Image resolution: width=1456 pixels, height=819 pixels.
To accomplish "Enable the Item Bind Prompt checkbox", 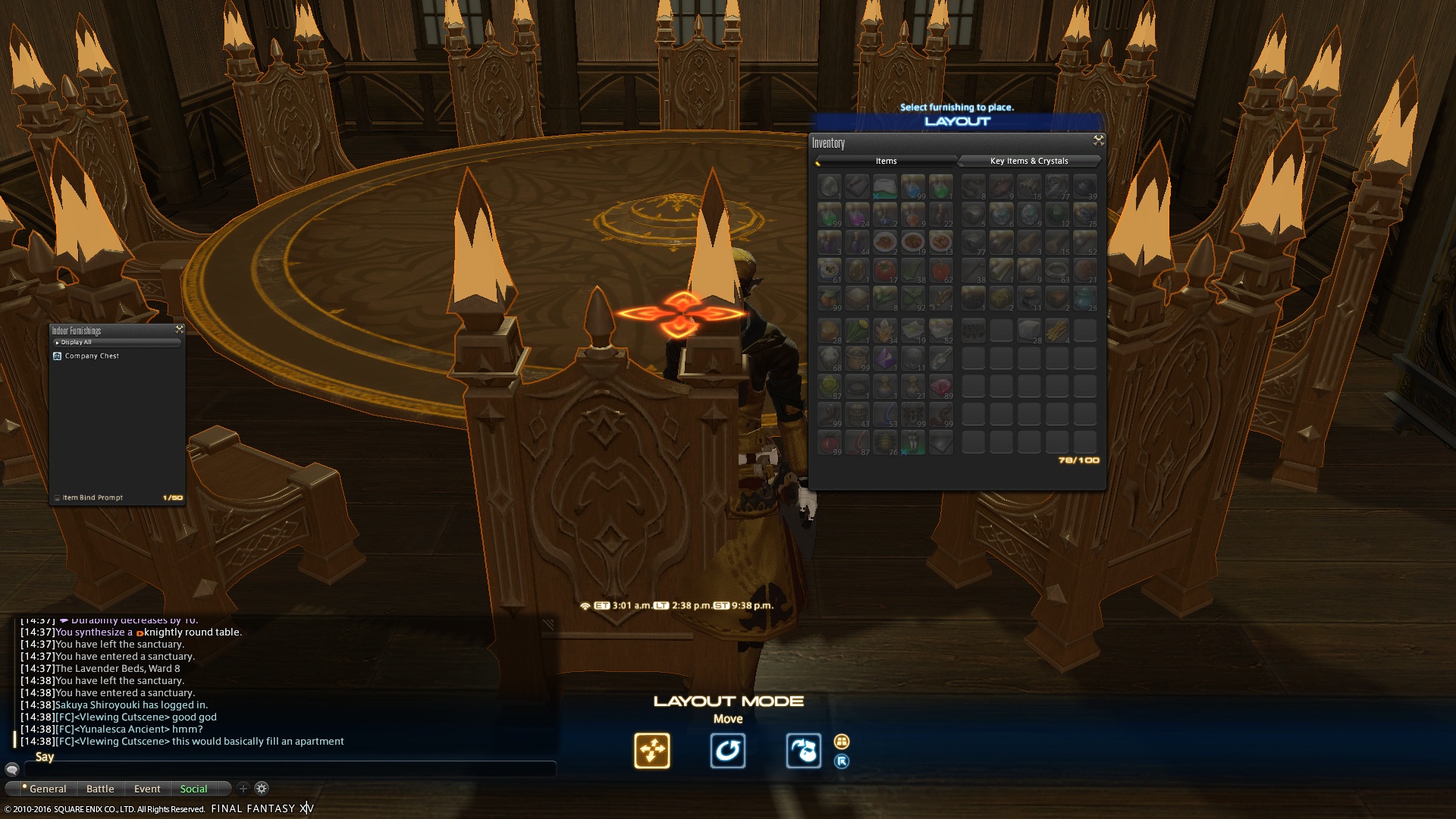I will pos(58,497).
